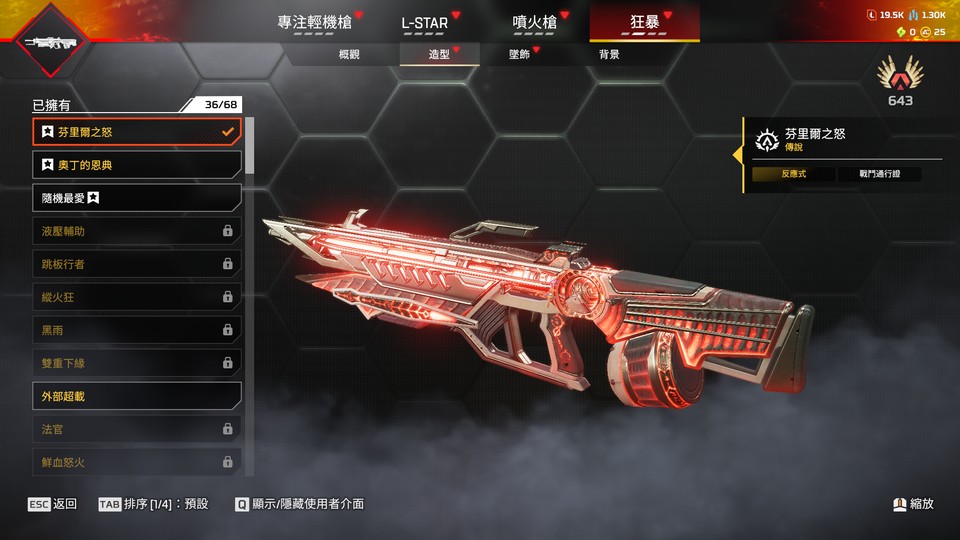
Task: Switch to the 造型 sub-tab
Action: click(439, 54)
